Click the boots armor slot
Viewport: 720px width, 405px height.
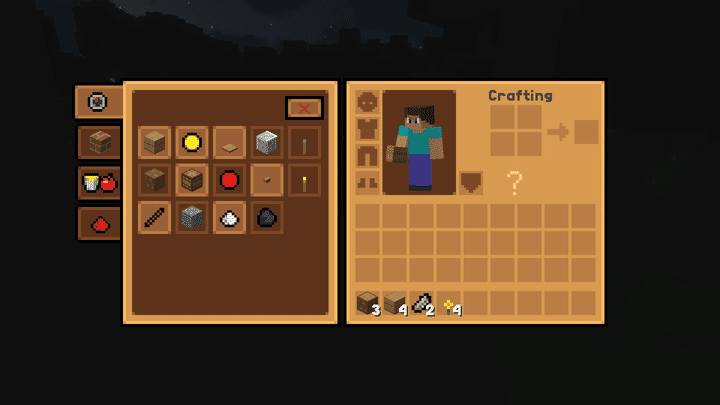(368, 182)
